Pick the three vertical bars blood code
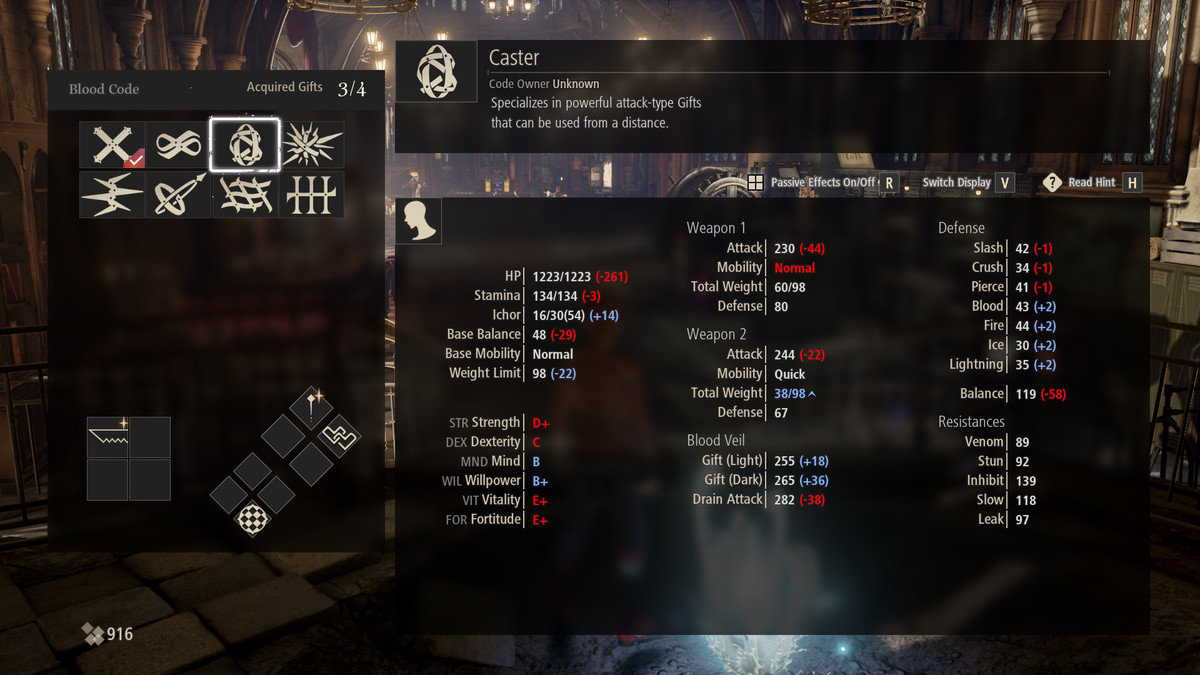The width and height of the screenshot is (1200, 675). [311, 195]
